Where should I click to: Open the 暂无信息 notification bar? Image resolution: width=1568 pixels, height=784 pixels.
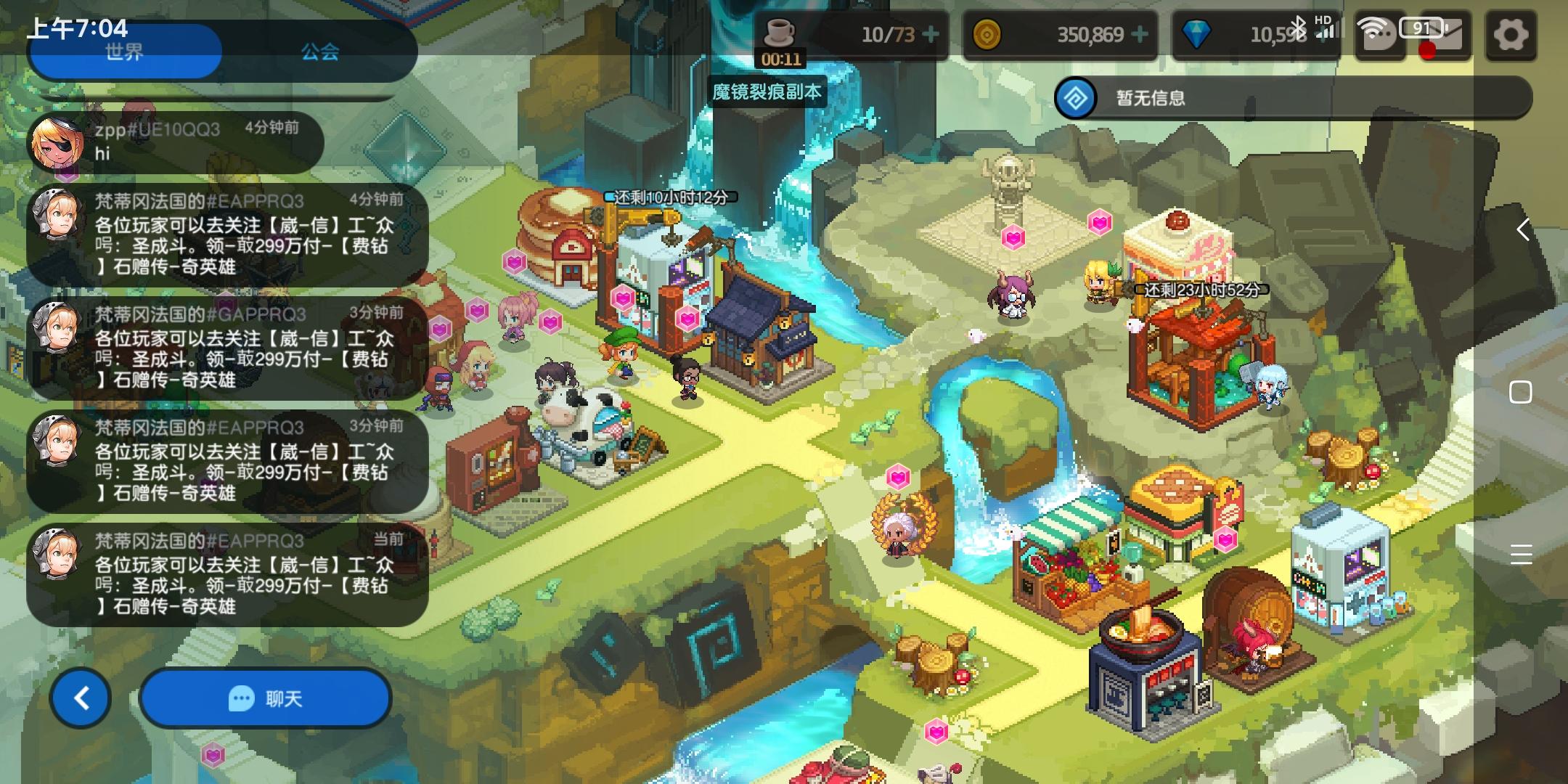tap(1292, 98)
